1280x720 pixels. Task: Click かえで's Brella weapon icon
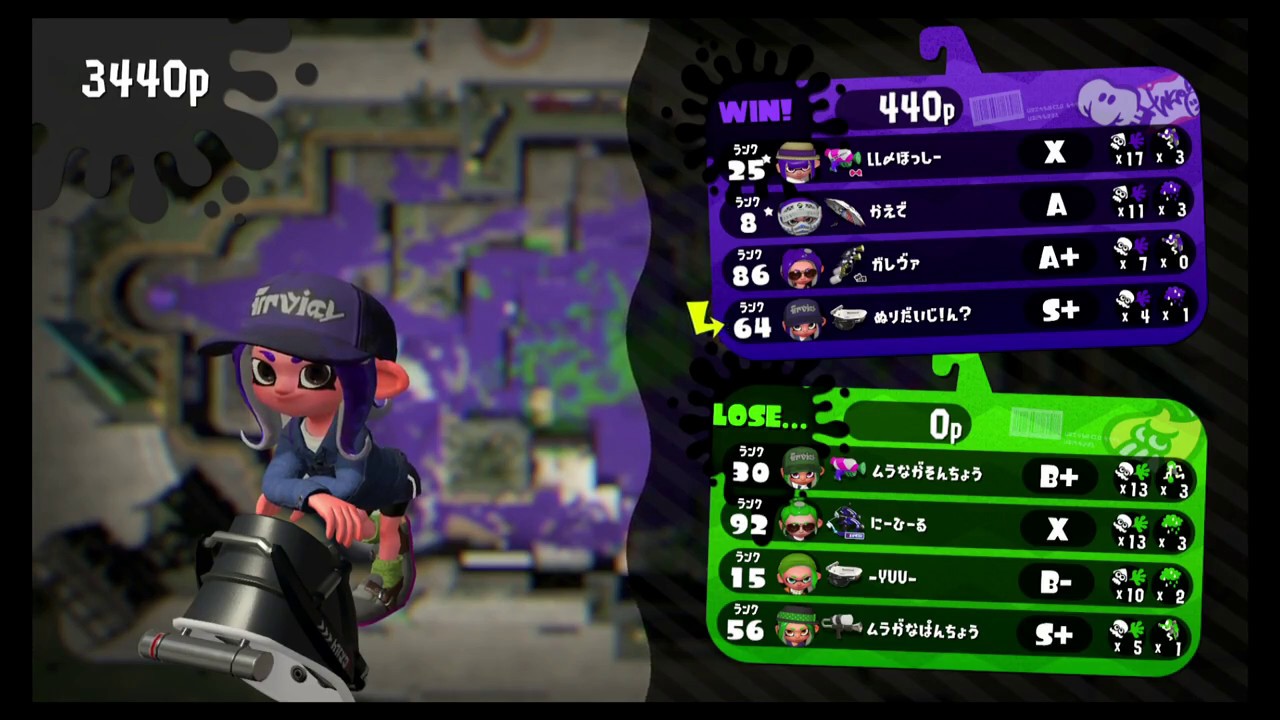coord(843,210)
